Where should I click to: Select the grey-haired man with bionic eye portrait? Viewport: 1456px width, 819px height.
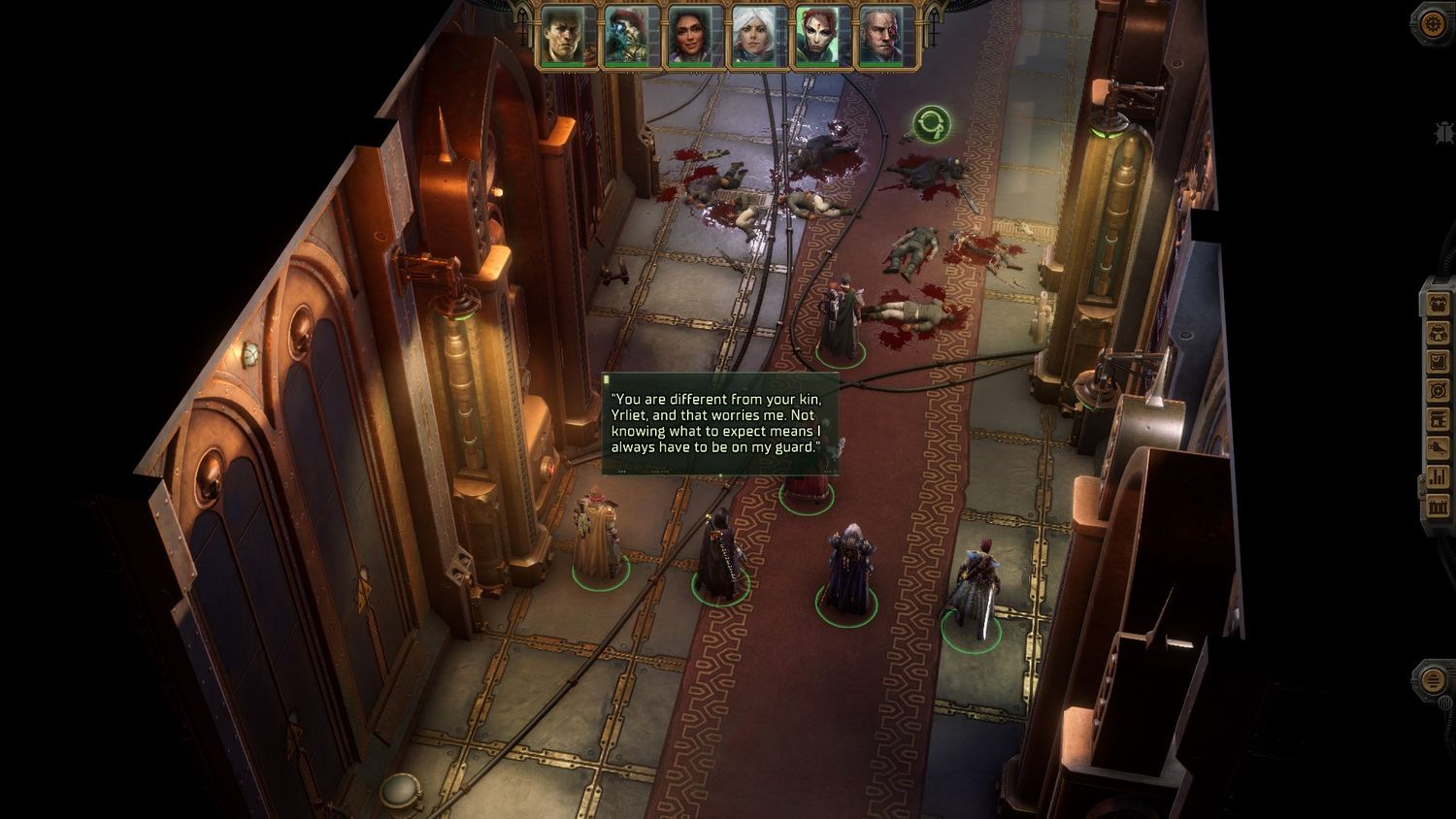(x=887, y=38)
